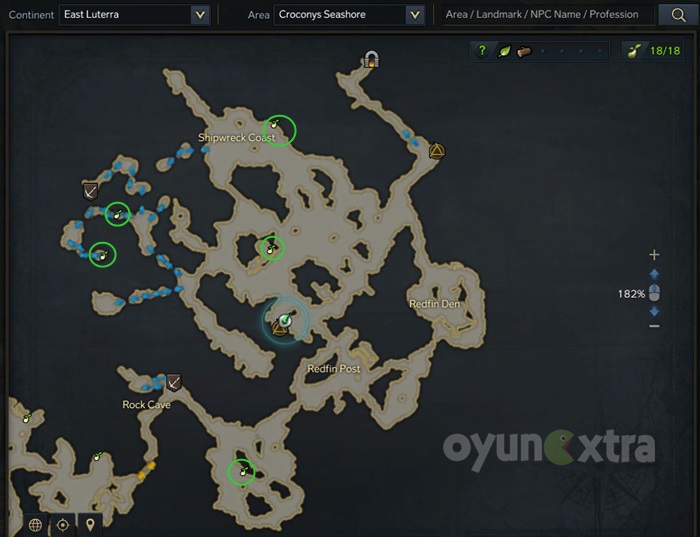The height and width of the screenshot is (537, 700).
Task: Select the Mokoko seed counter icon
Action: pos(633,51)
